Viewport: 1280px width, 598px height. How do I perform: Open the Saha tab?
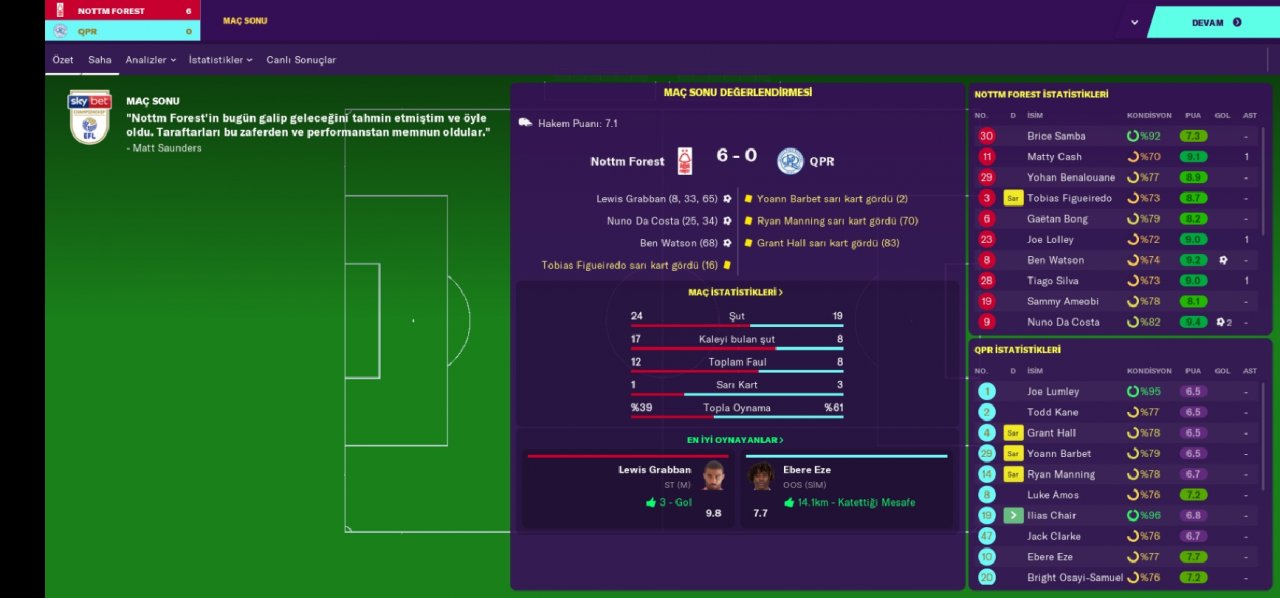tap(100, 60)
